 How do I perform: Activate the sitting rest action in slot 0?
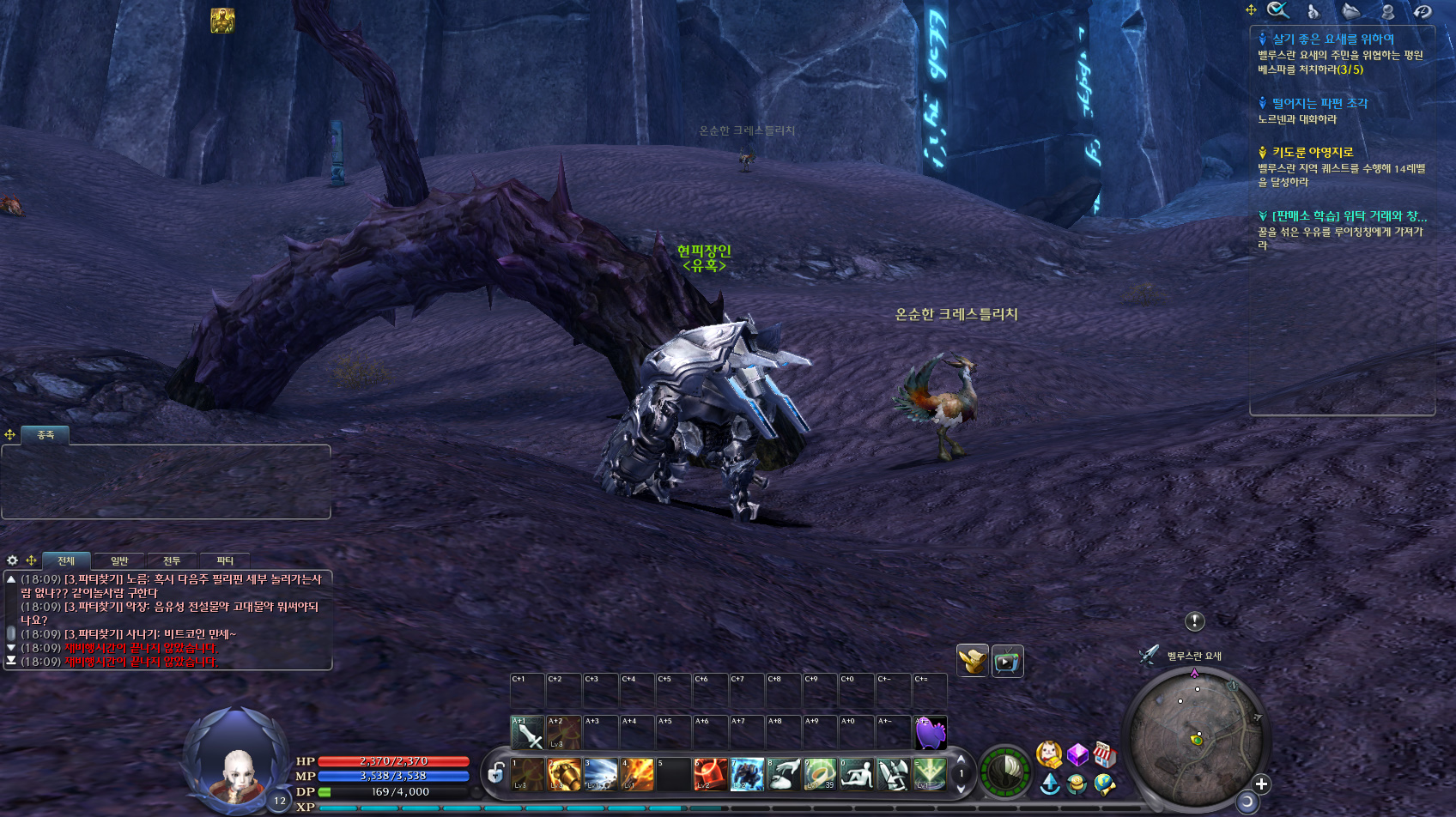point(857,774)
